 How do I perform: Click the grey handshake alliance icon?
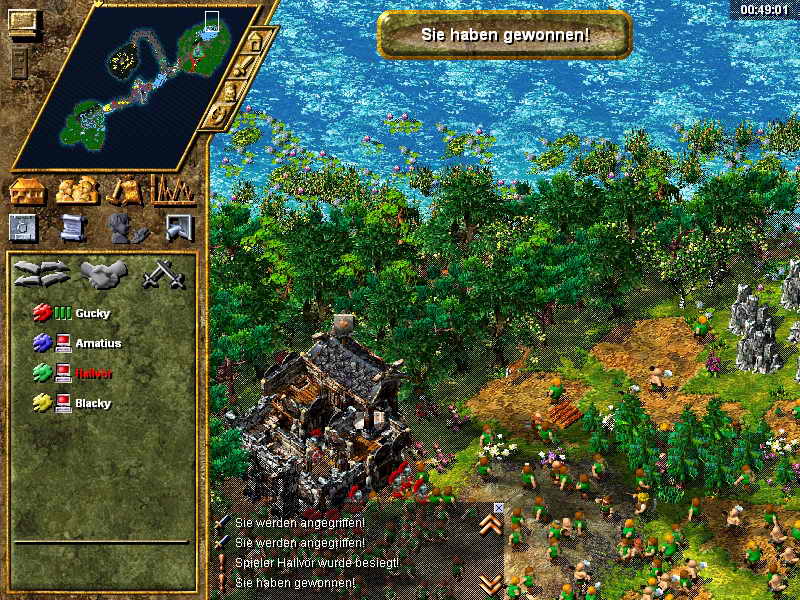click(x=101, y=273)
